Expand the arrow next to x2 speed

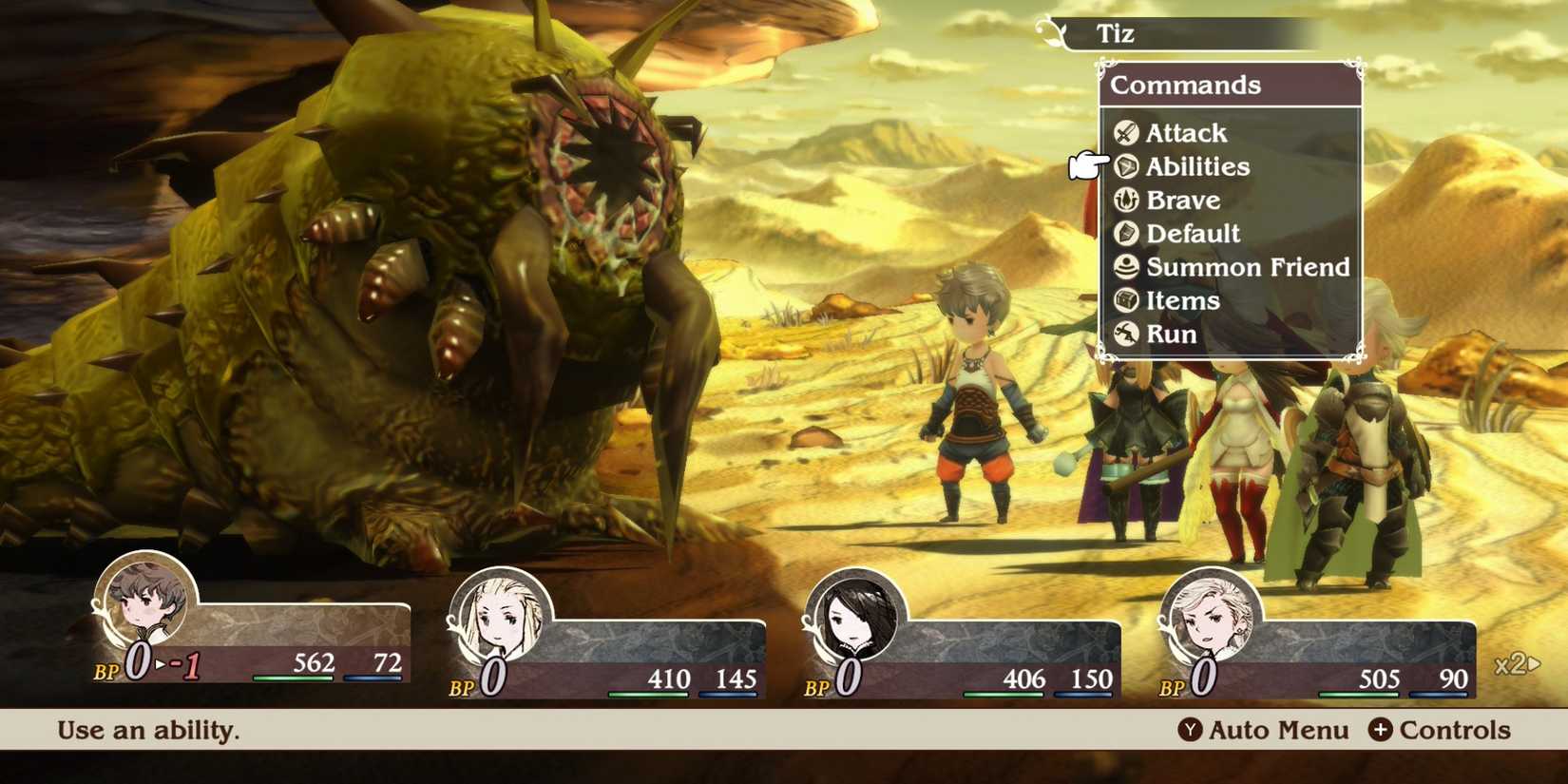(x=1534, y=663)
